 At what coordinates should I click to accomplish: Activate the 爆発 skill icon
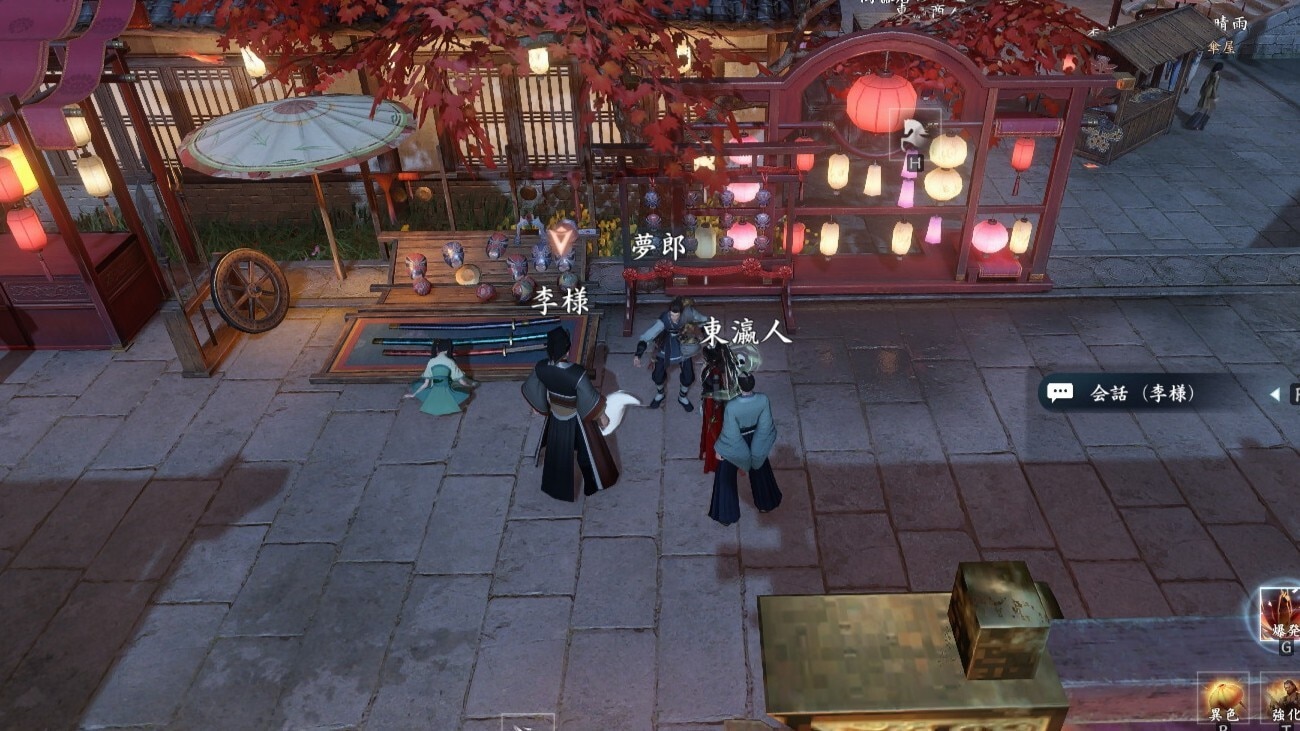tap(1280, 614)
